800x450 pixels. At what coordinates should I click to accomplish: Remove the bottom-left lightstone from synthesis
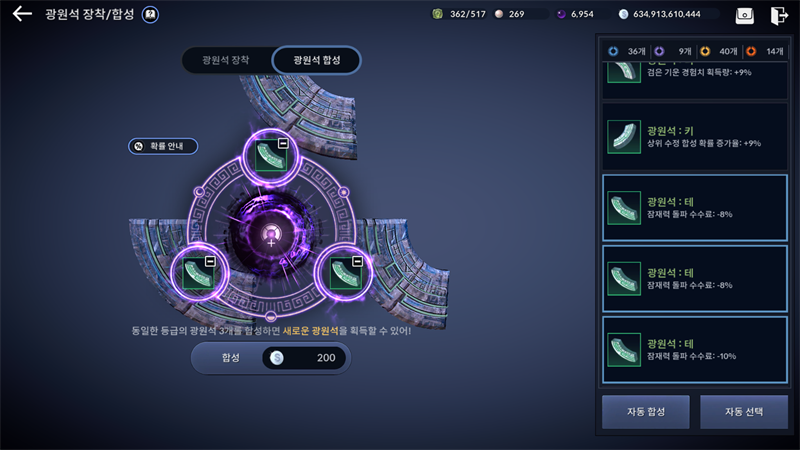(x=210, y=261)
